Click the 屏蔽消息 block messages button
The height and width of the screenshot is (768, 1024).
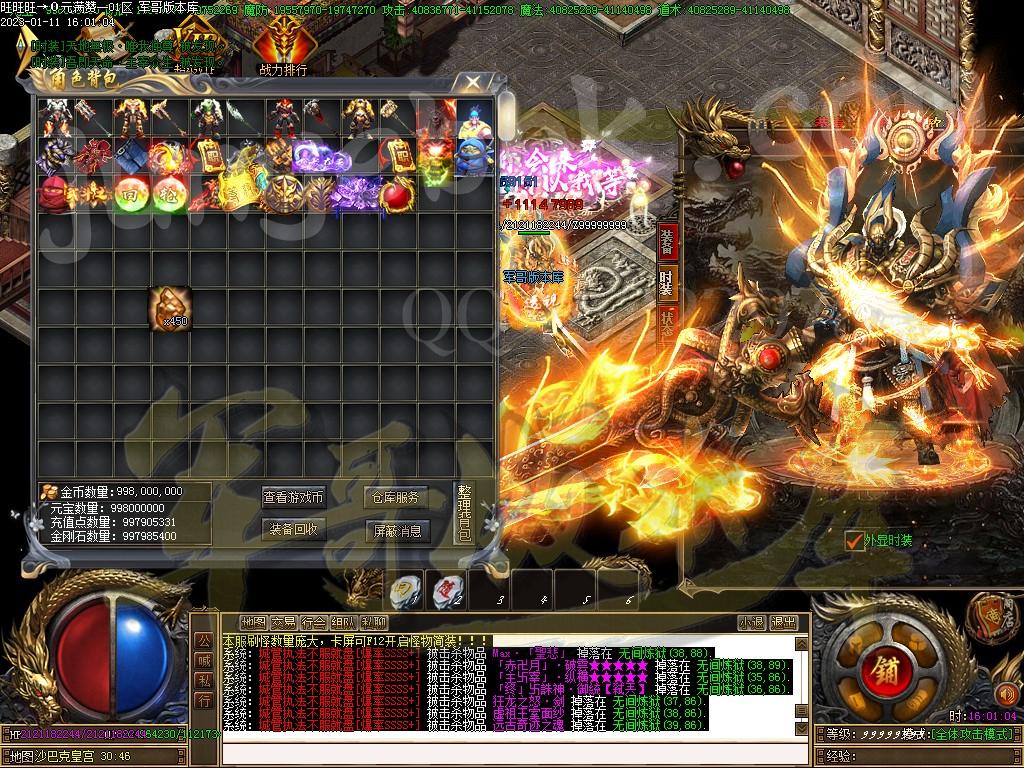tap(397, 529)
